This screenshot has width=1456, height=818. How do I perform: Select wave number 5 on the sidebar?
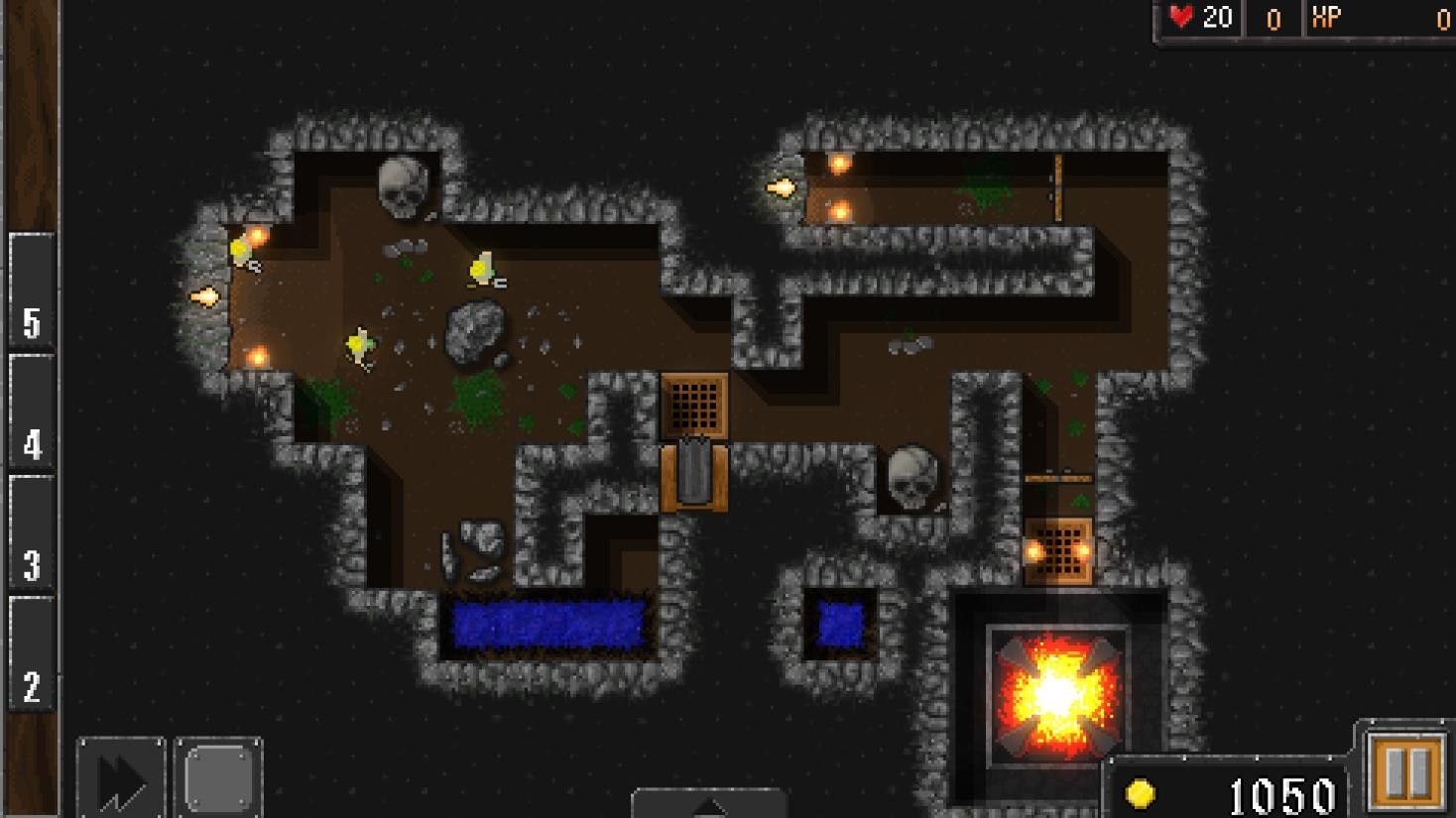(32, 292)
